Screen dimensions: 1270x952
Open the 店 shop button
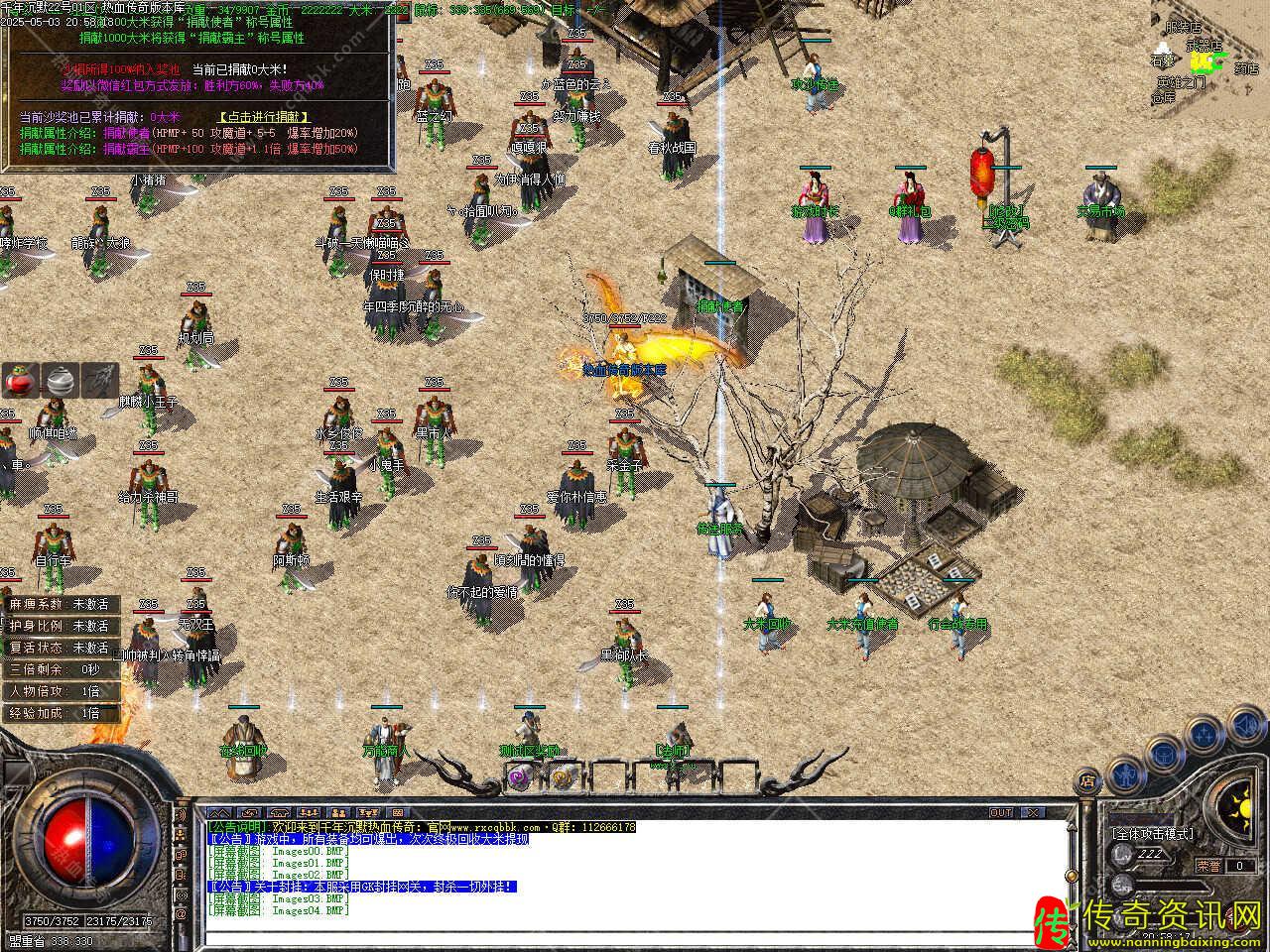(x=1086, y=780)
